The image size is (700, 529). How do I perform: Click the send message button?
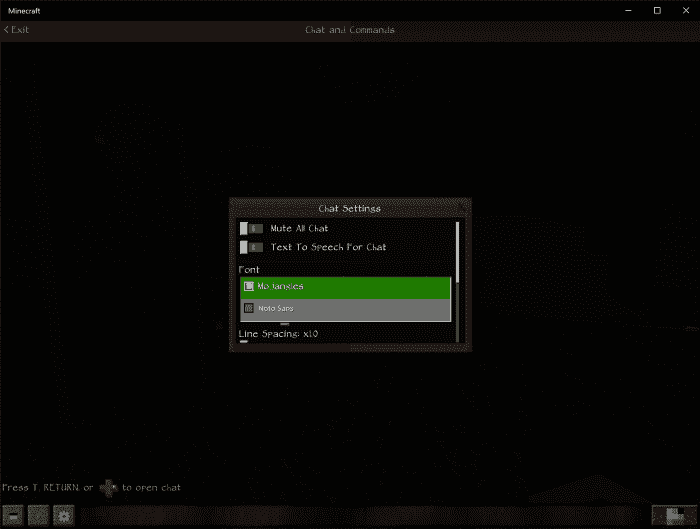(666, 516)
